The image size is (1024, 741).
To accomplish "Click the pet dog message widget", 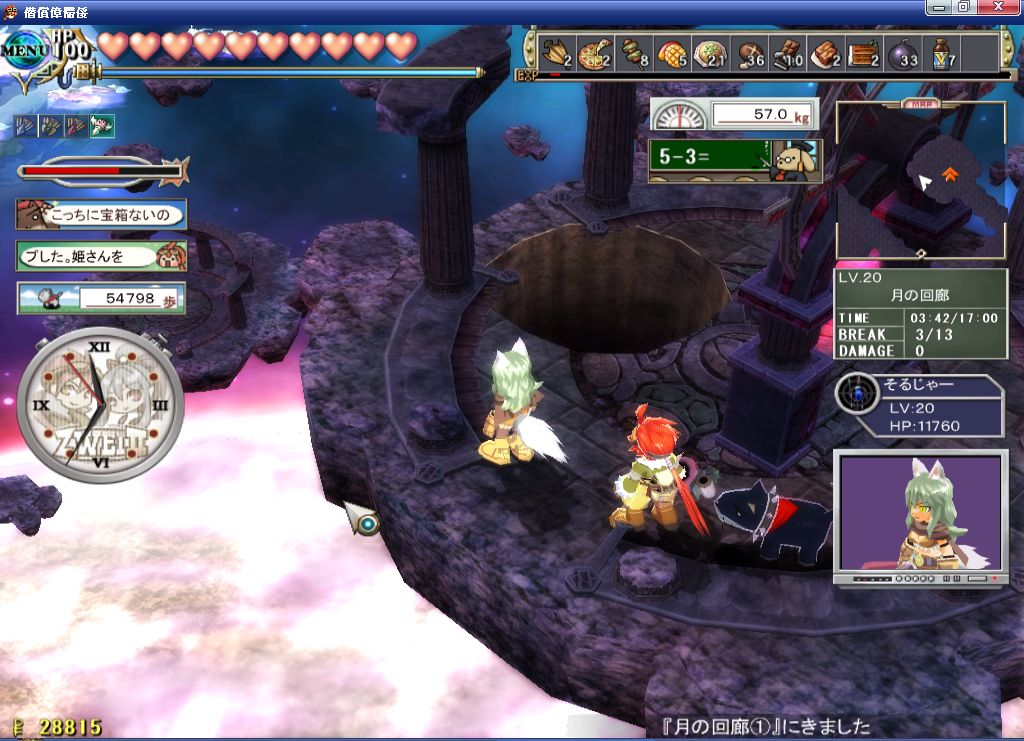I will coord(101,214).
